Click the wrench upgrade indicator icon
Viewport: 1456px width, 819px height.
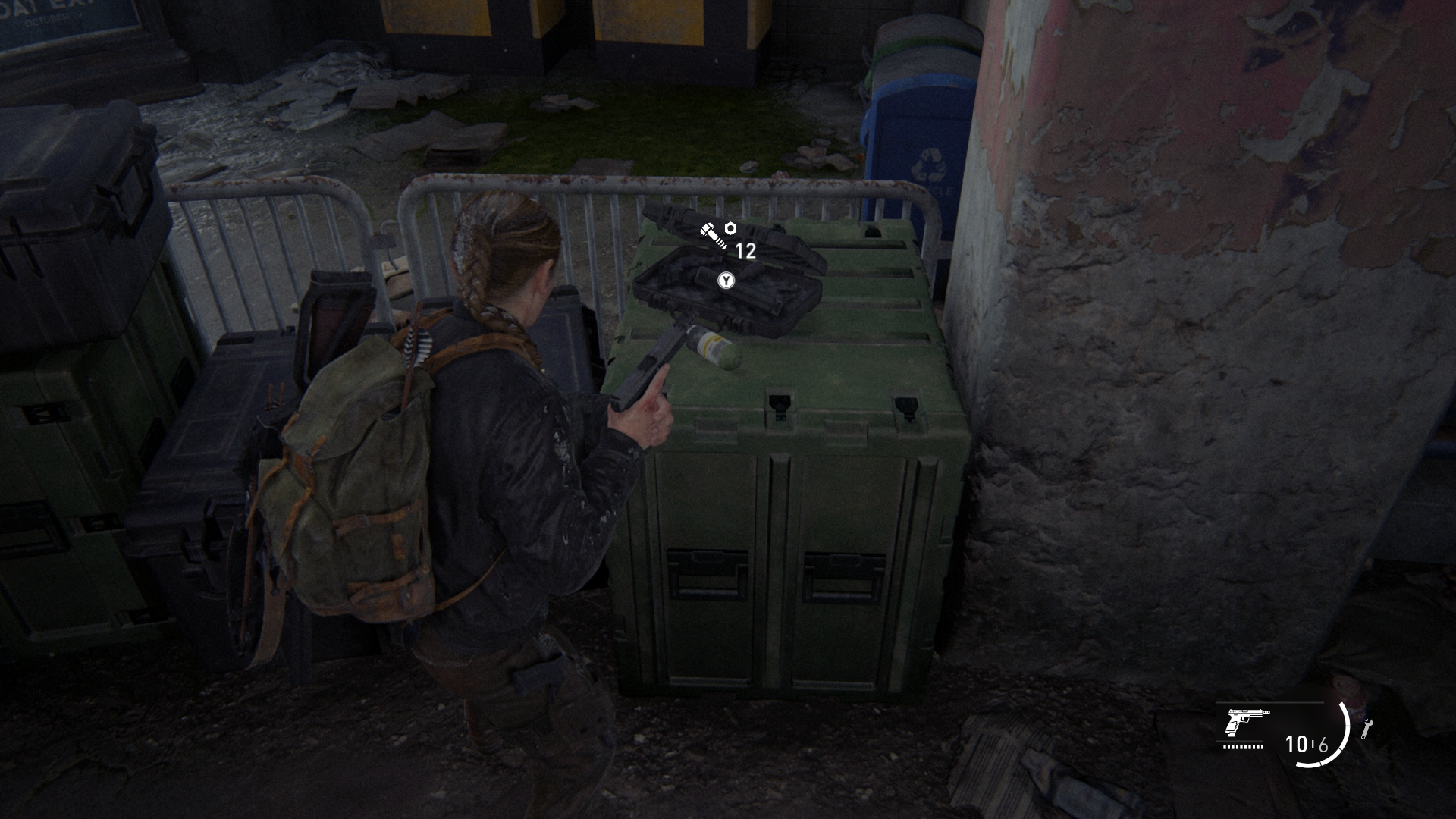[1367, 729]
